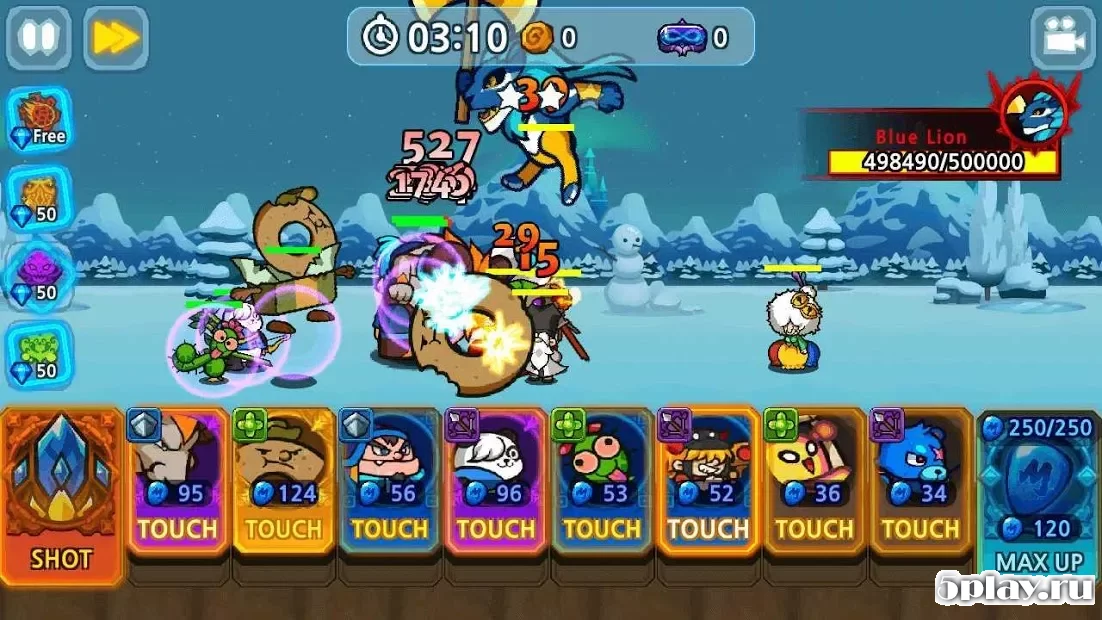
Task: Toggle the fast-forward speed button
Action: [x=116, y=38]
